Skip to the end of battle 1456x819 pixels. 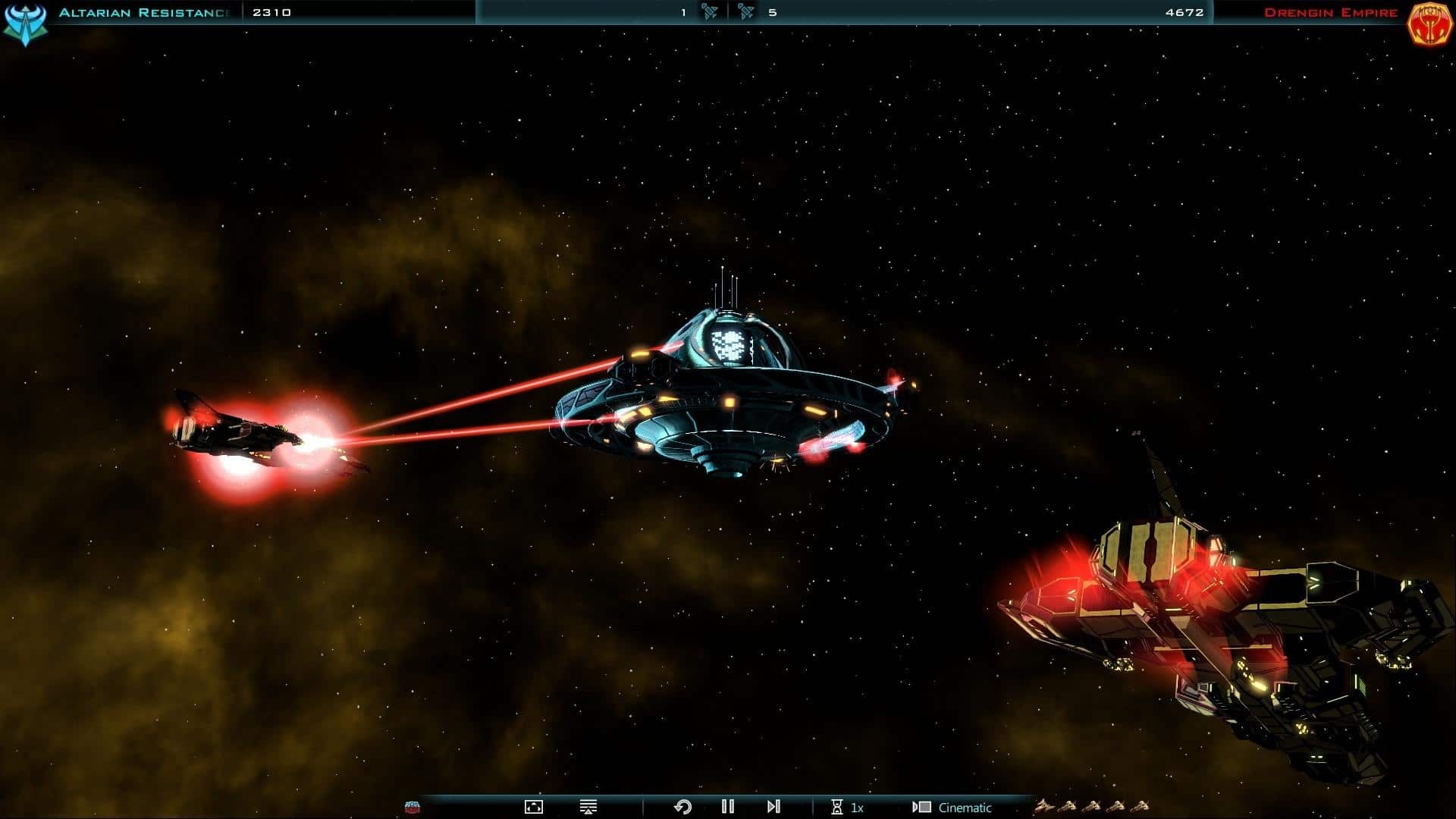click(x=773, y=807)
